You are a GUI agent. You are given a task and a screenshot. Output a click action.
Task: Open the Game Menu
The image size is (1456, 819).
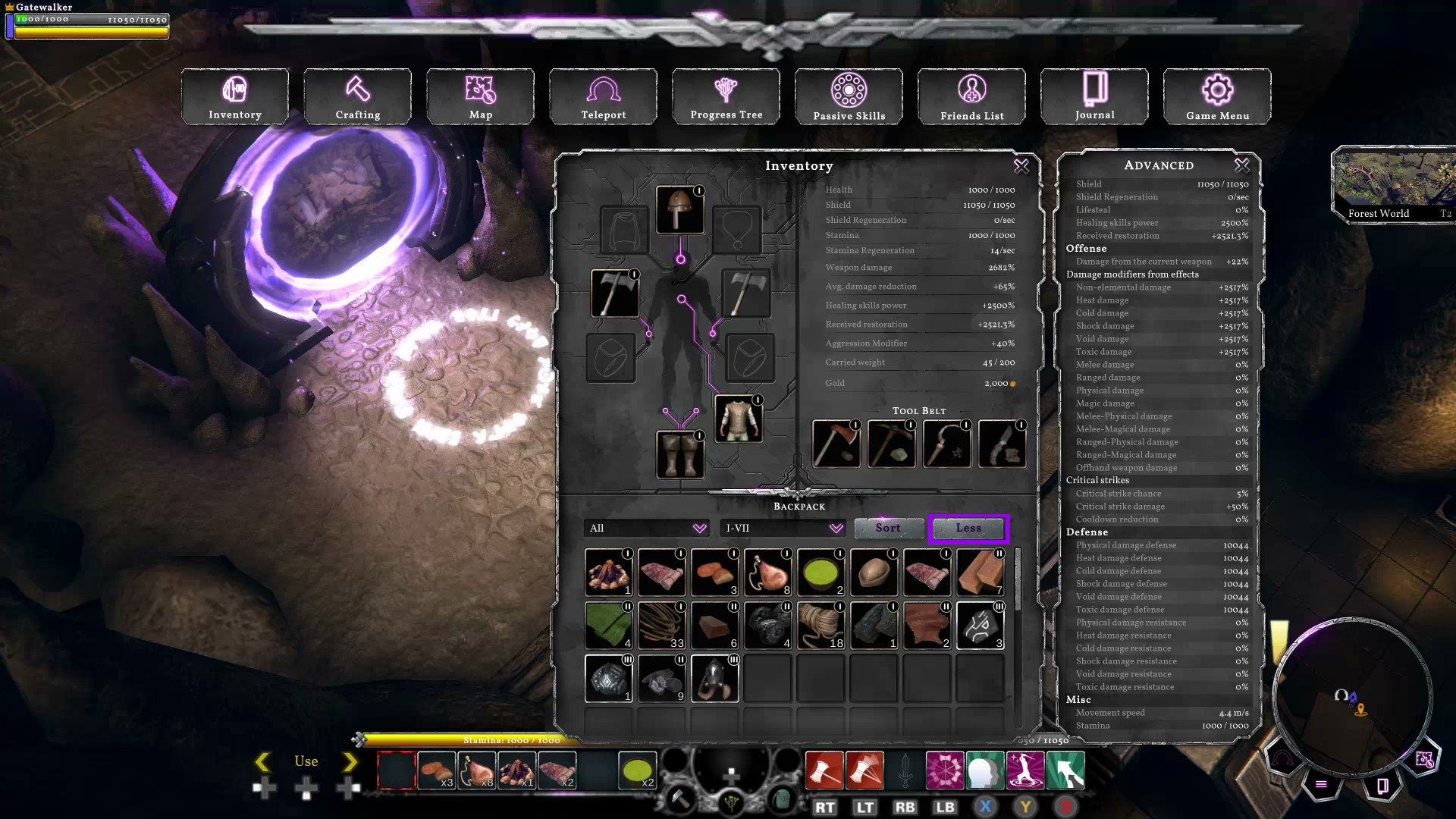(x=1217, y=96)
